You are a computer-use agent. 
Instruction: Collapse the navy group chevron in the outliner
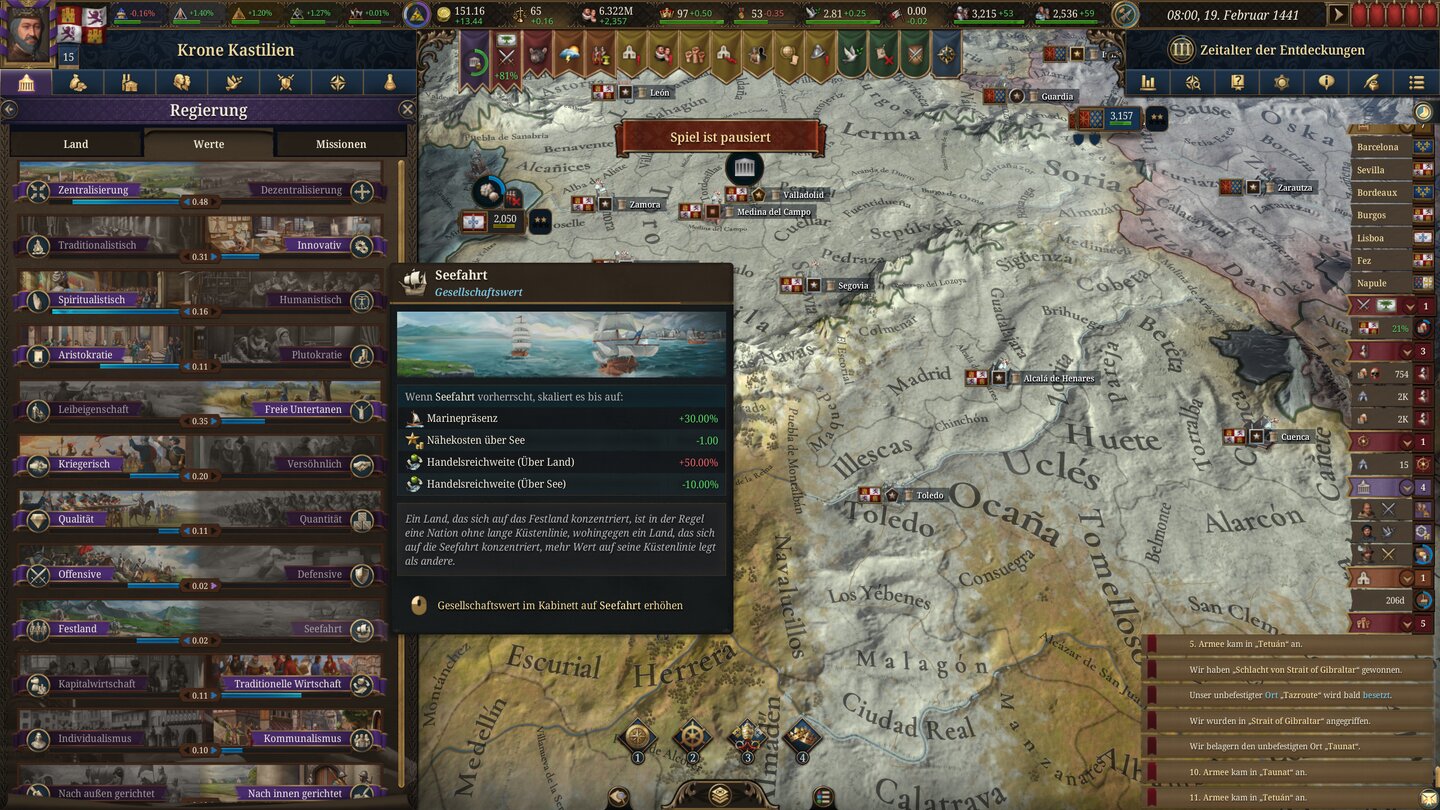pyautogui.click(x=1405, y=442)
